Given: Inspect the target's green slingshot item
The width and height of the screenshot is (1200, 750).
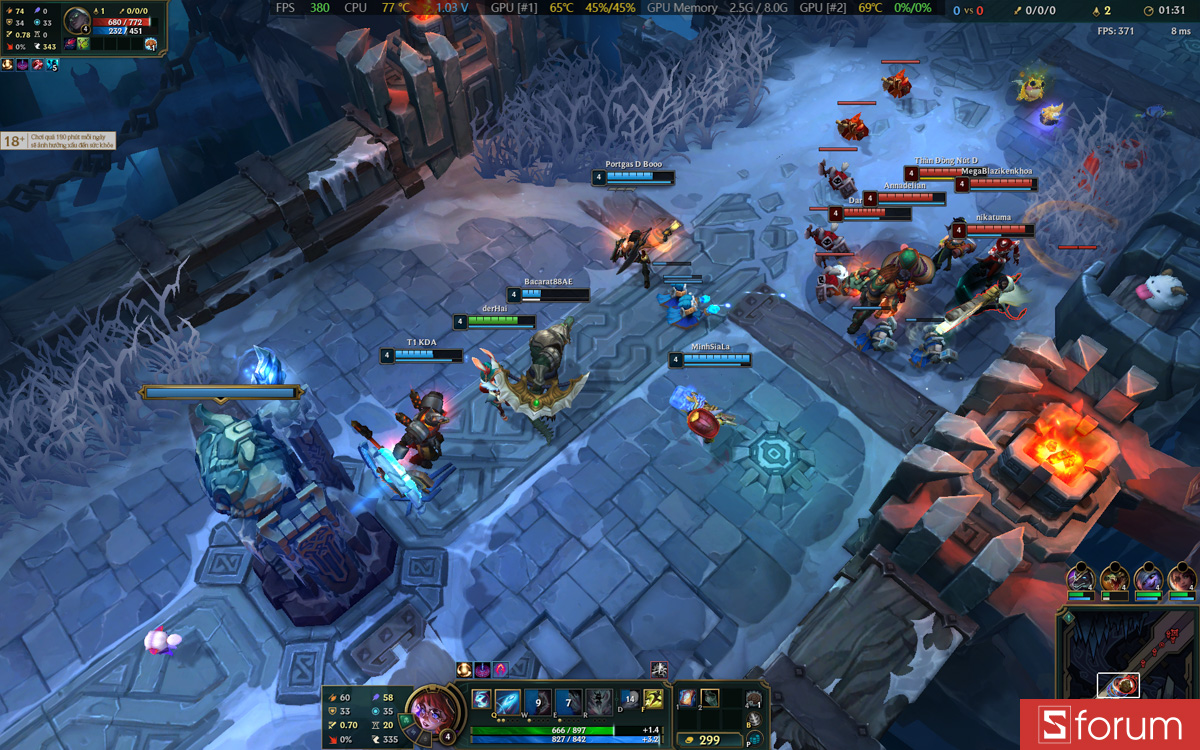Looking at the screenshot, I should point(84,44).
